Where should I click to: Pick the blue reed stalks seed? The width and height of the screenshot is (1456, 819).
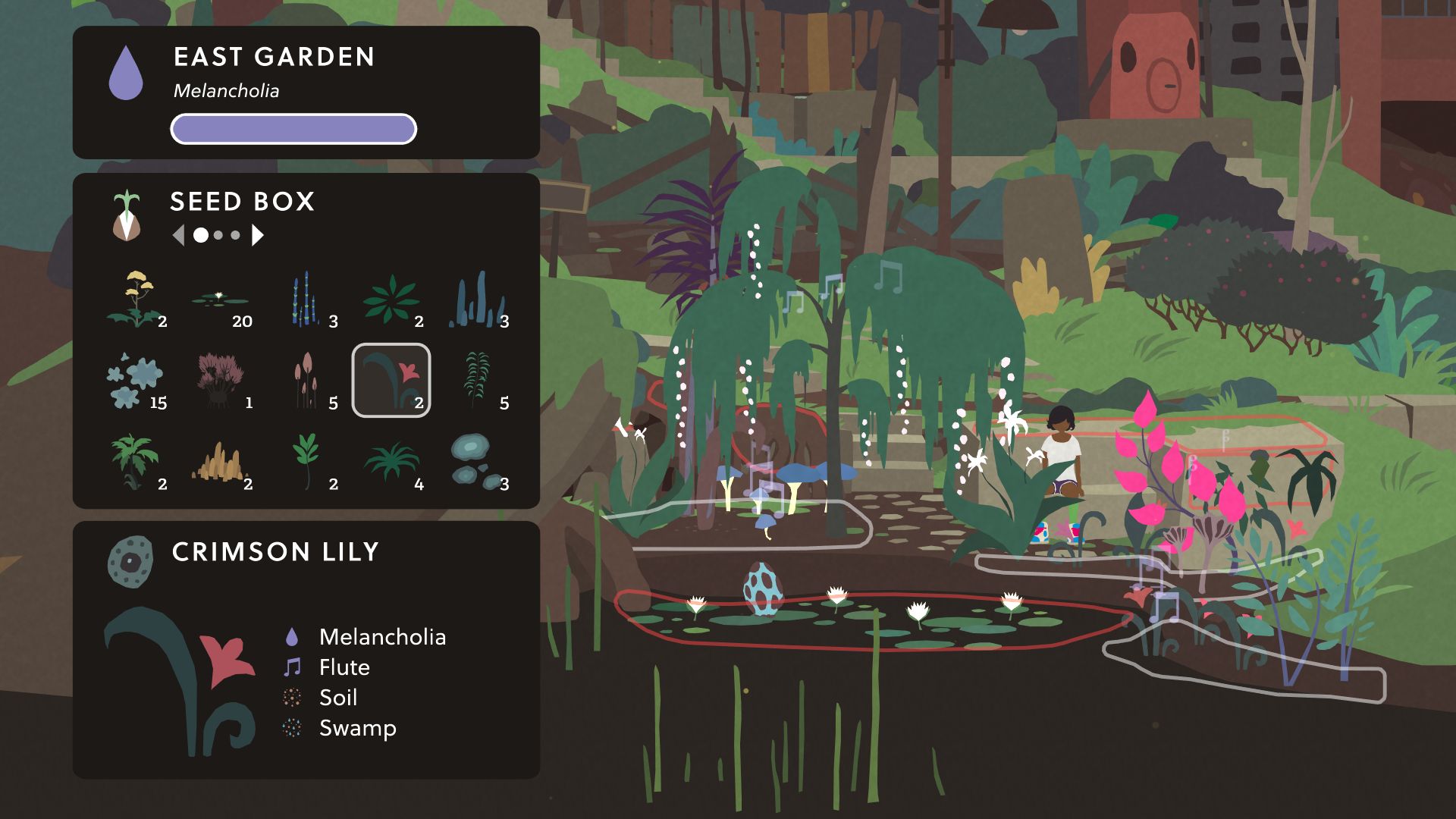[x=307, y=300]
